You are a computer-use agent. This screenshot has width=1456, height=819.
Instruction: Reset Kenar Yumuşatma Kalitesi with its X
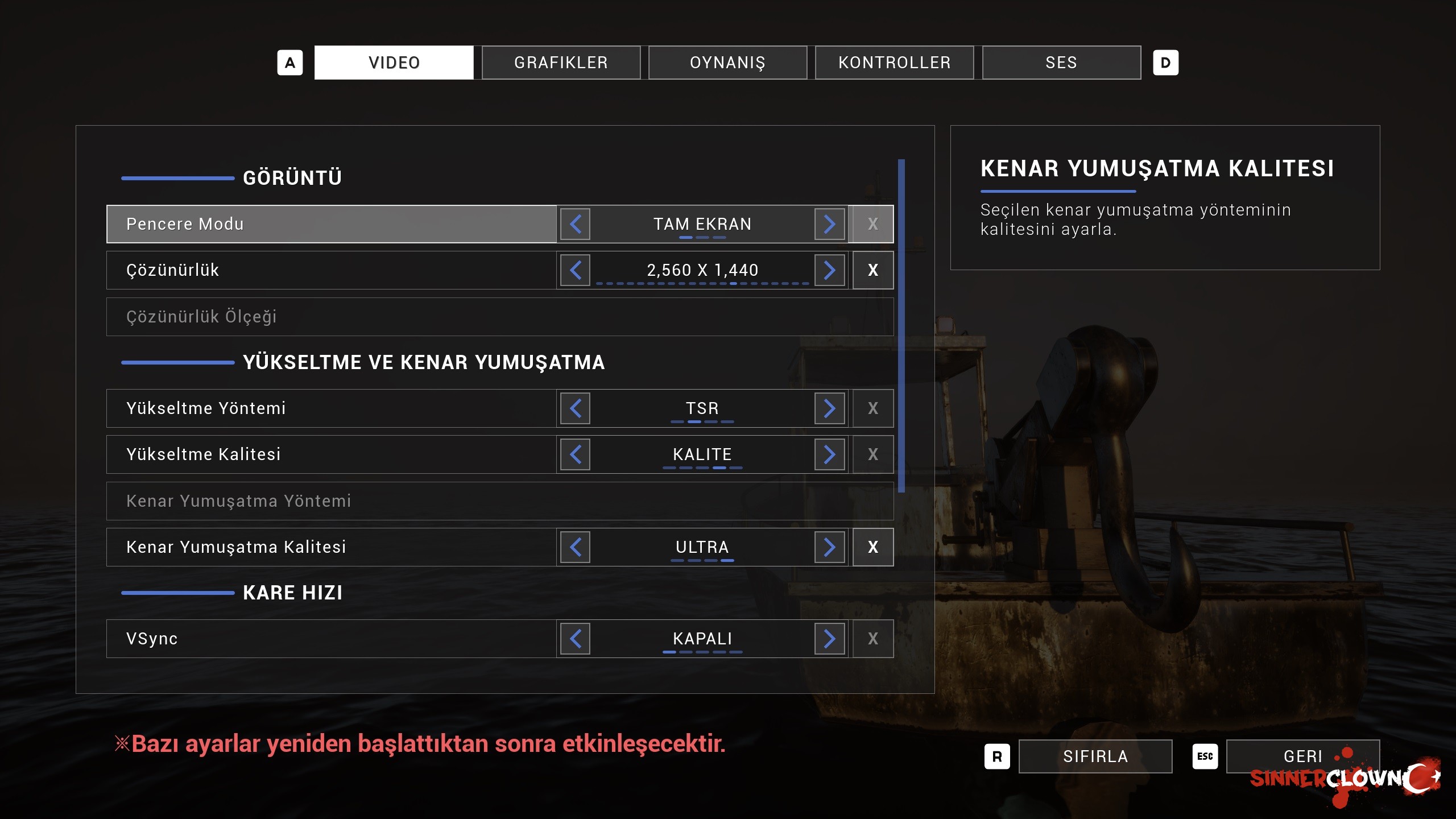coord(872,547)
